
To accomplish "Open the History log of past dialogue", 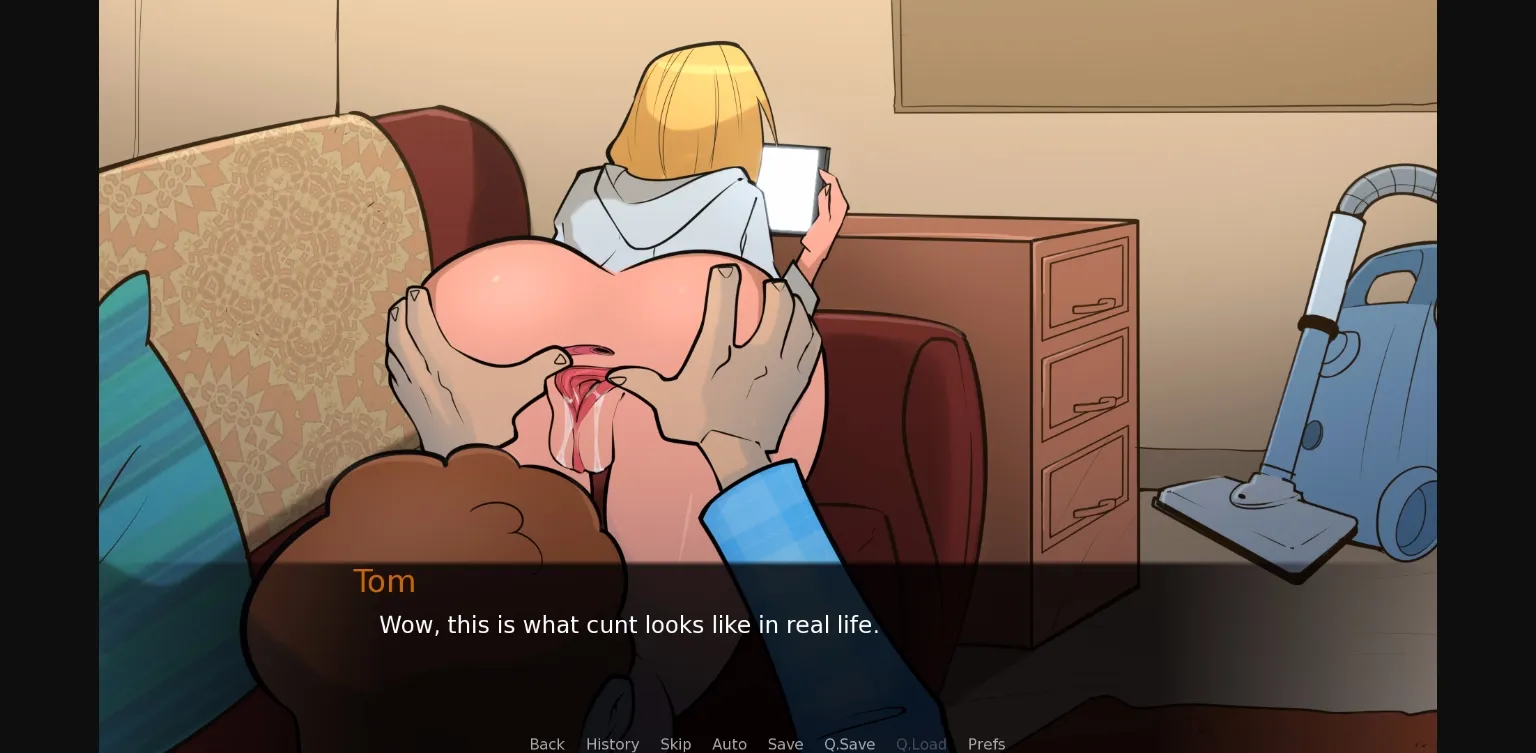I will (x=612, y=744).
